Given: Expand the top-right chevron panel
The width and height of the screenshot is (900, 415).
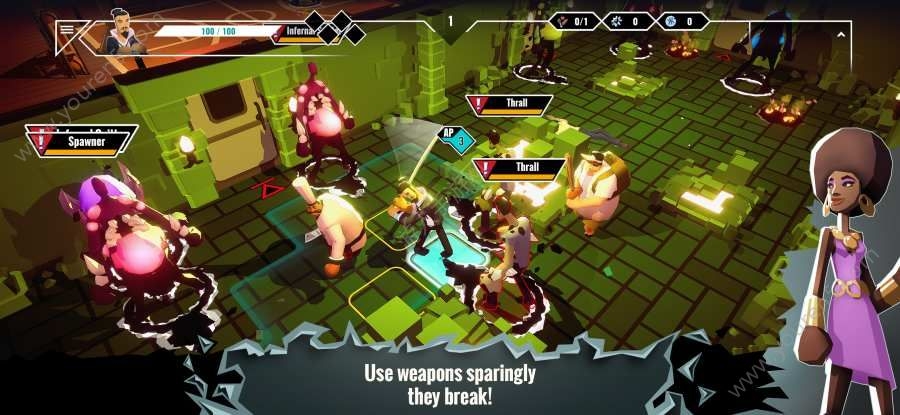Looking at the screenshot, I should click(841, 35).
